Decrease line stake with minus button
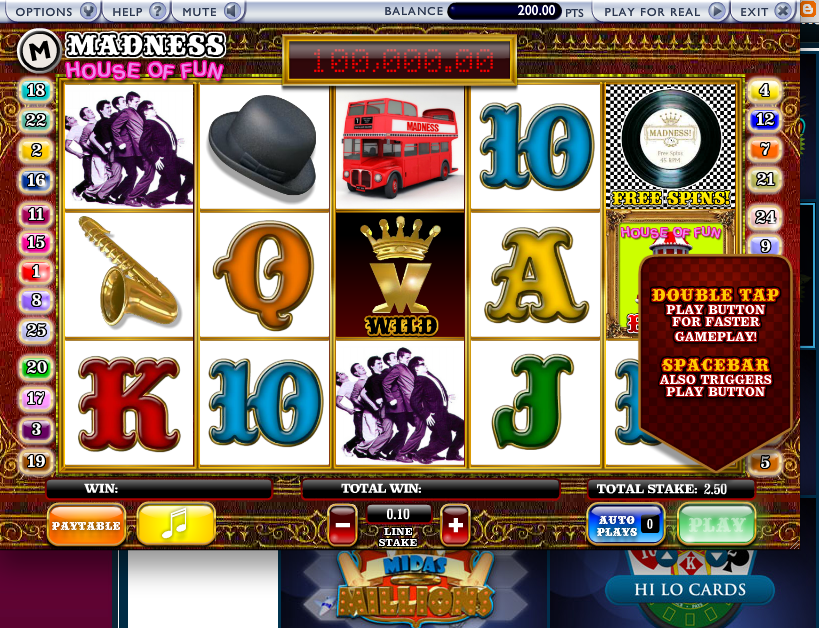This screenshot has height=628, width=819. point(343,524)
